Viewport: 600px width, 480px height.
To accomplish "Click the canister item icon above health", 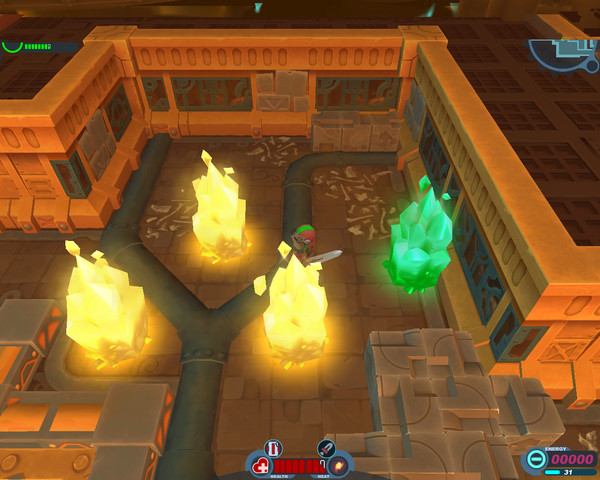I will click(274, 448).
